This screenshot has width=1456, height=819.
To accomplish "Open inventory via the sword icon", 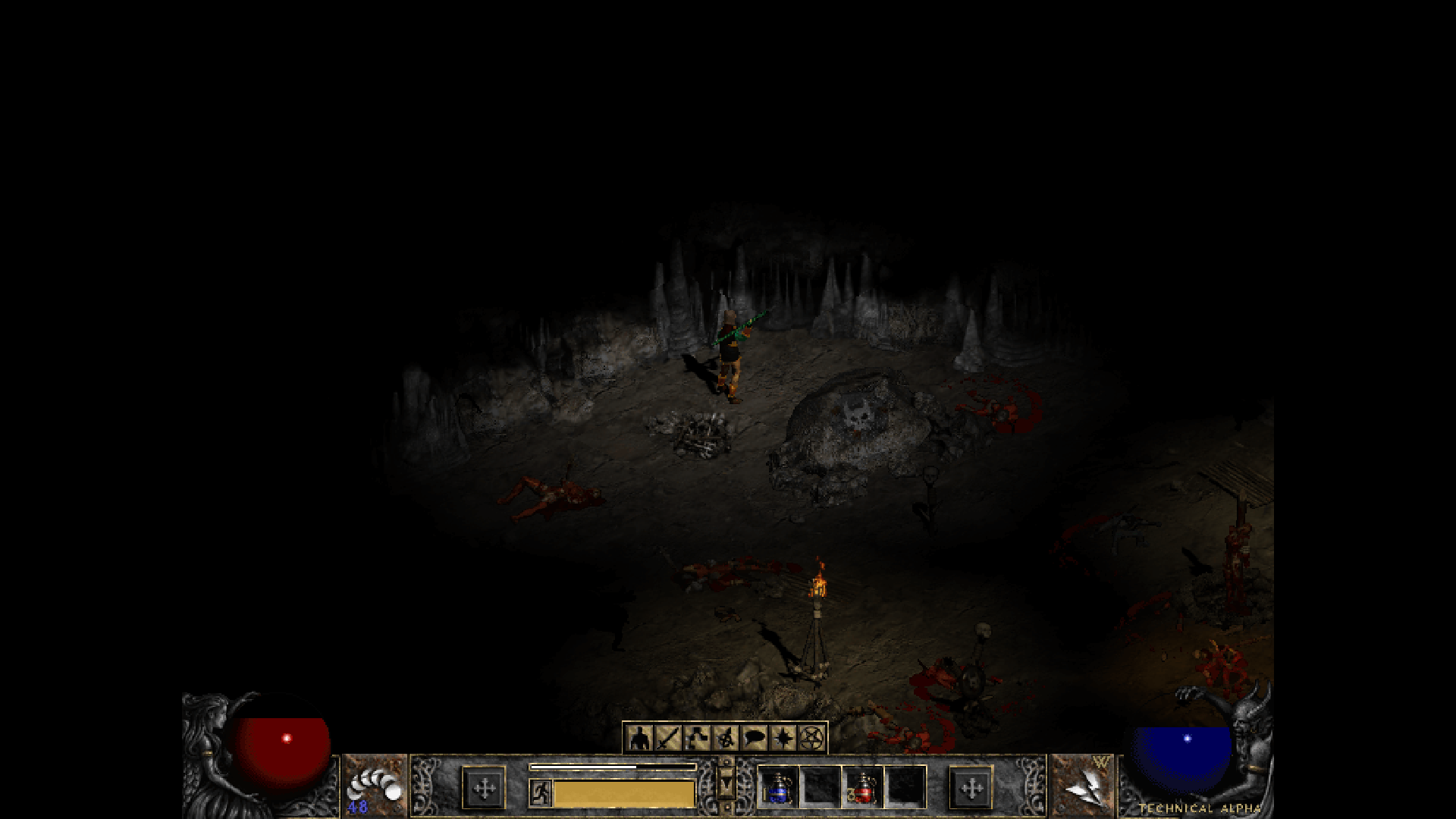I will pos(668,737).
